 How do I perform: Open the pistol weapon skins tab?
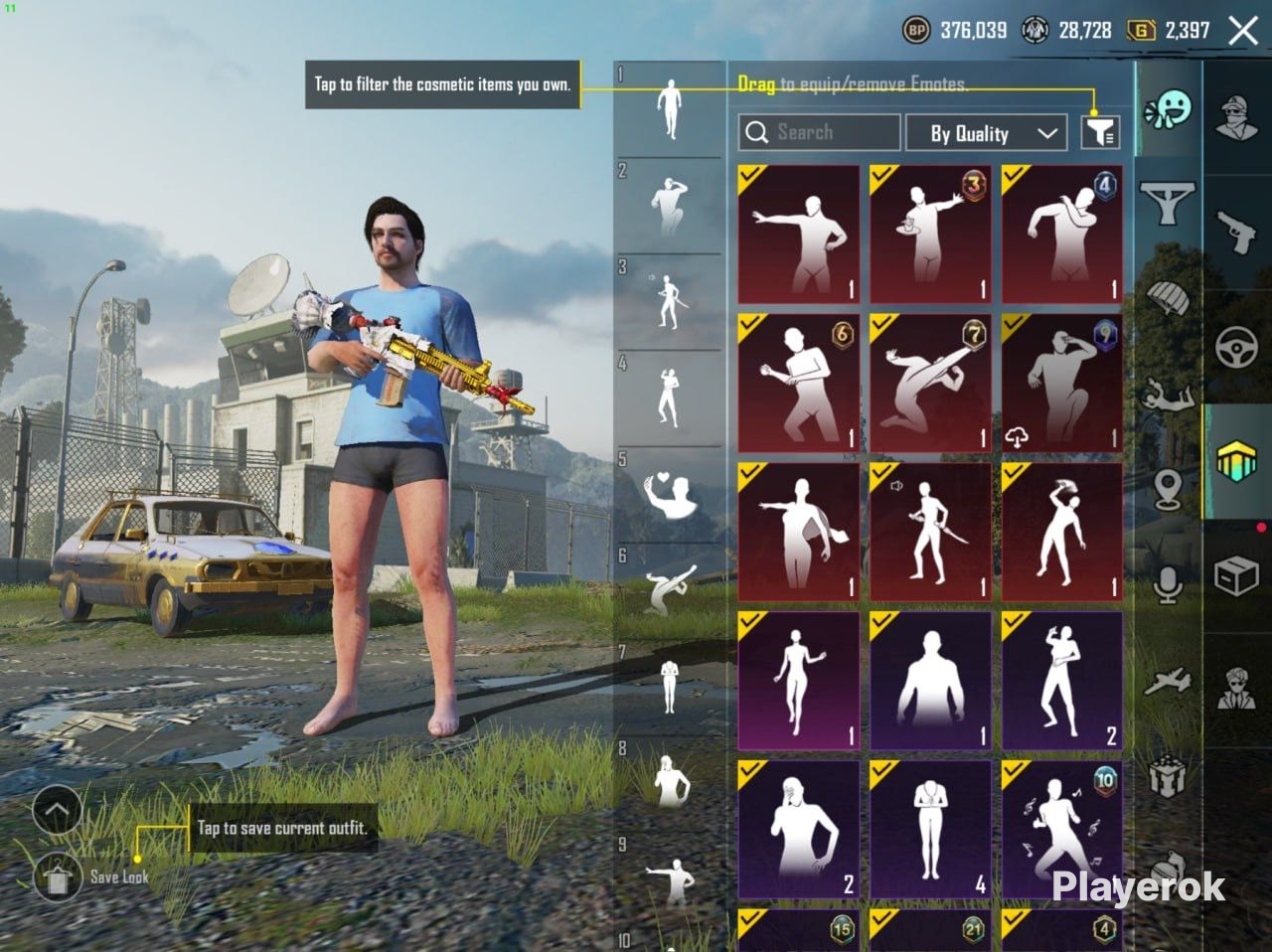(1237, 232)
